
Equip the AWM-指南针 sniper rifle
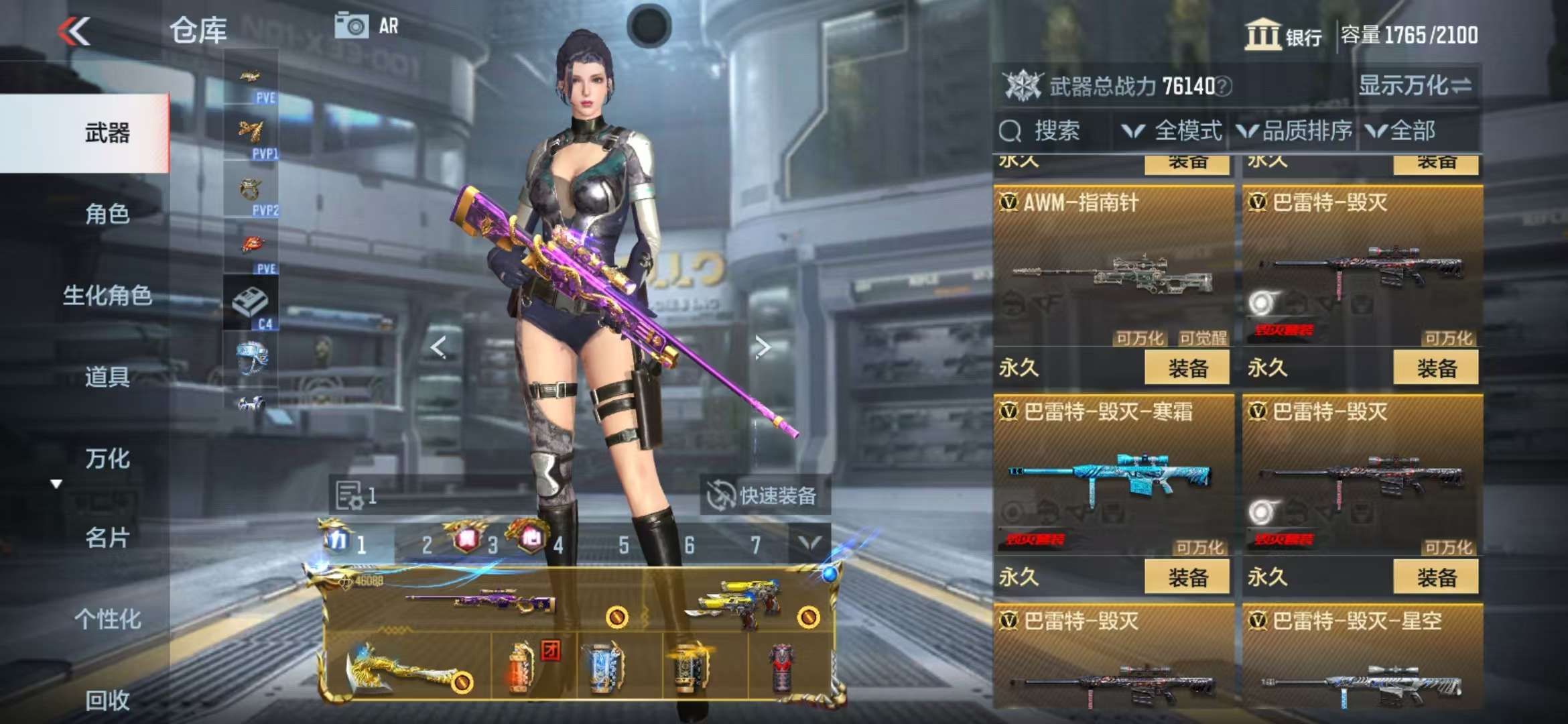click(x=1187, y=368)
